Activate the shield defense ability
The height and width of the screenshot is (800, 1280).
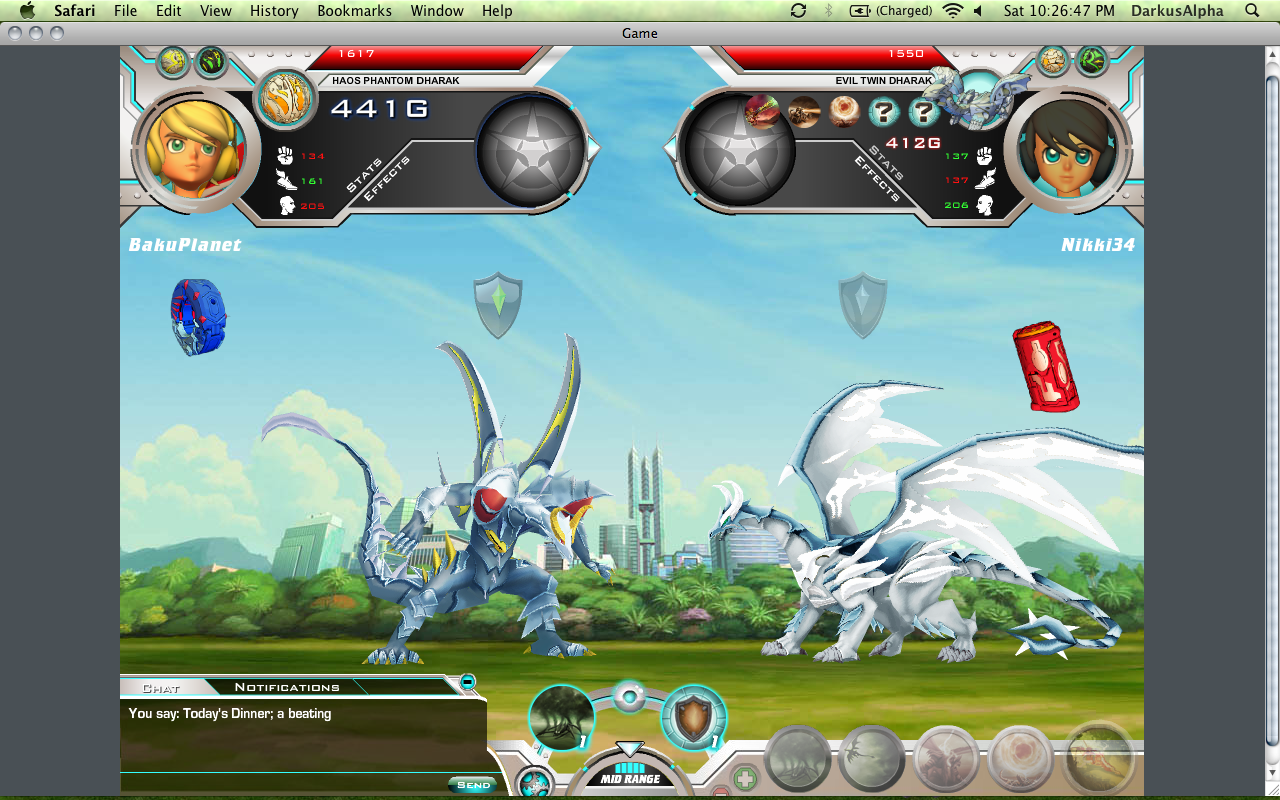(693, 717)
